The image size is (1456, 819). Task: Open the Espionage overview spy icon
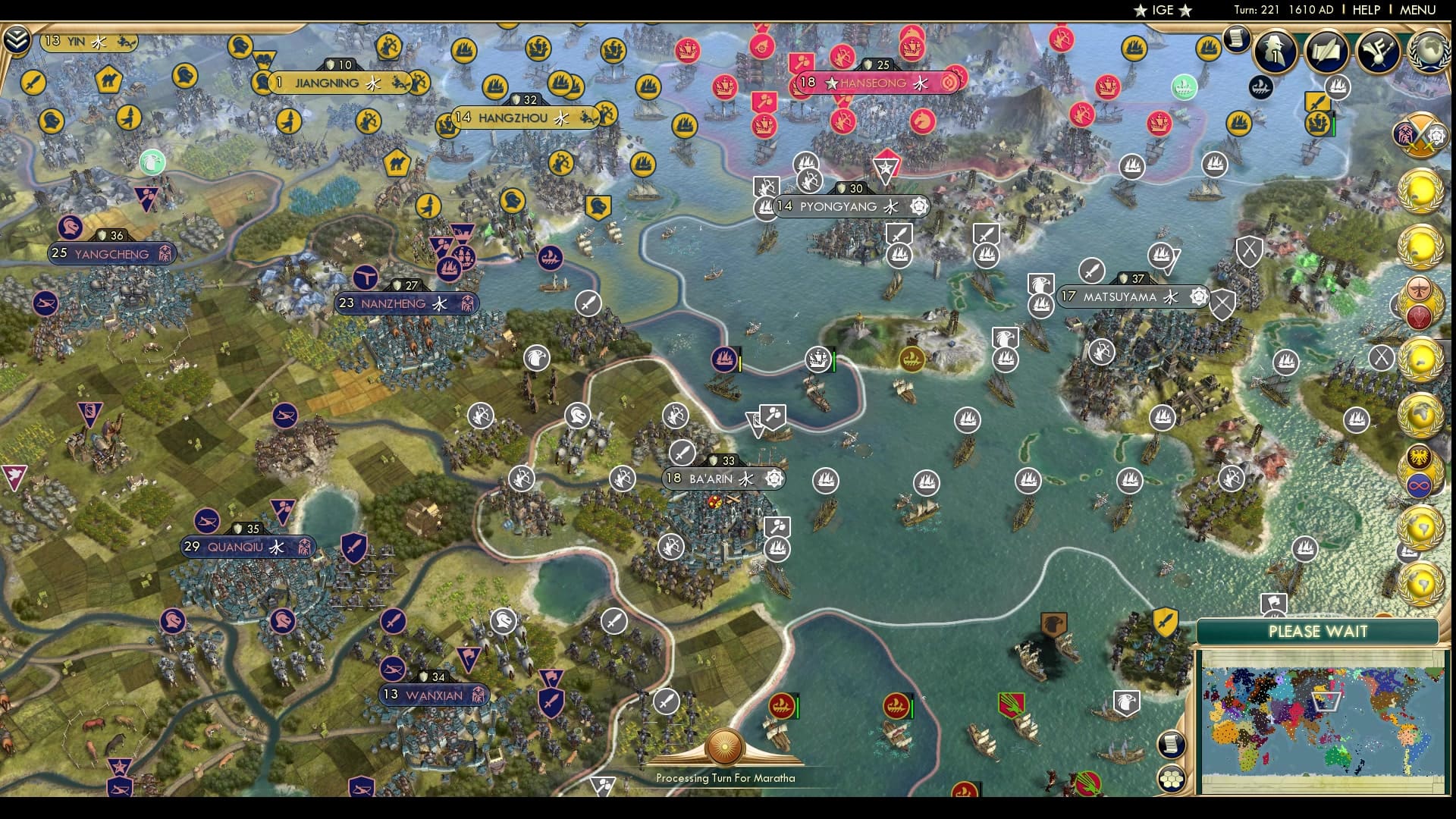pyautogui.click(x=1274, y=53)
